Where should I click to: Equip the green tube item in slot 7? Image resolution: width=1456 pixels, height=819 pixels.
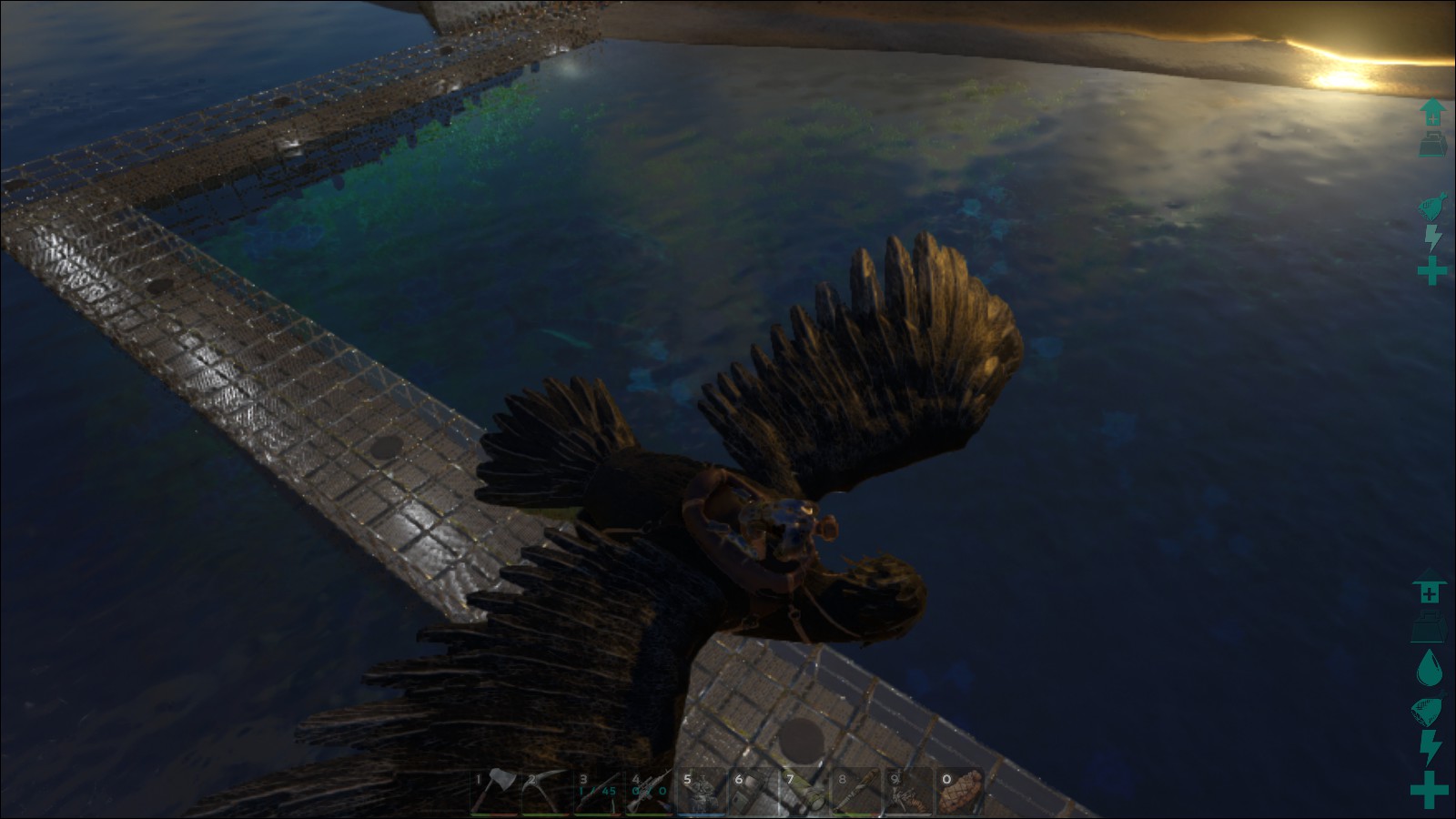coord(804,792)
